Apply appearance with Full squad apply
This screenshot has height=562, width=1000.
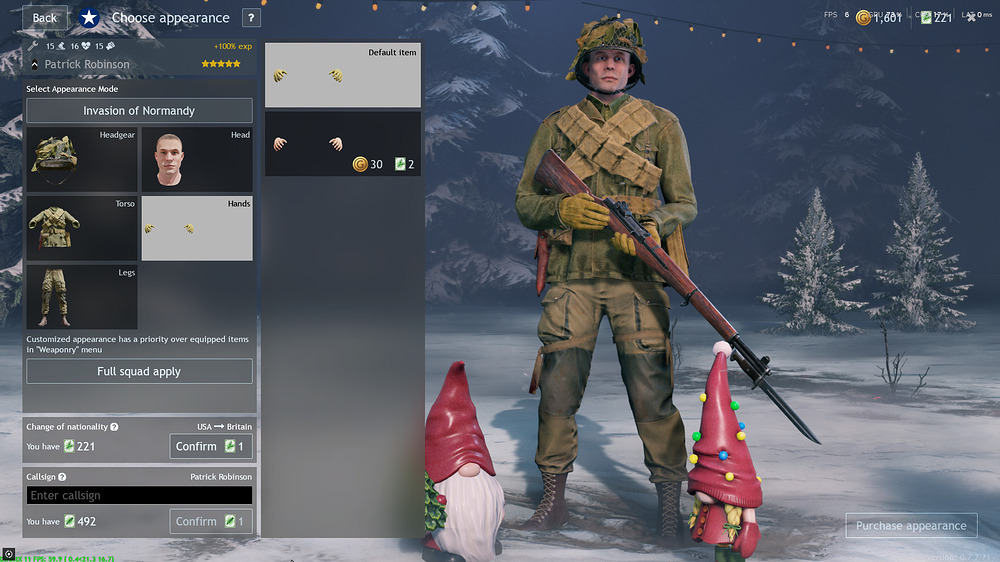tap(139, 371)
